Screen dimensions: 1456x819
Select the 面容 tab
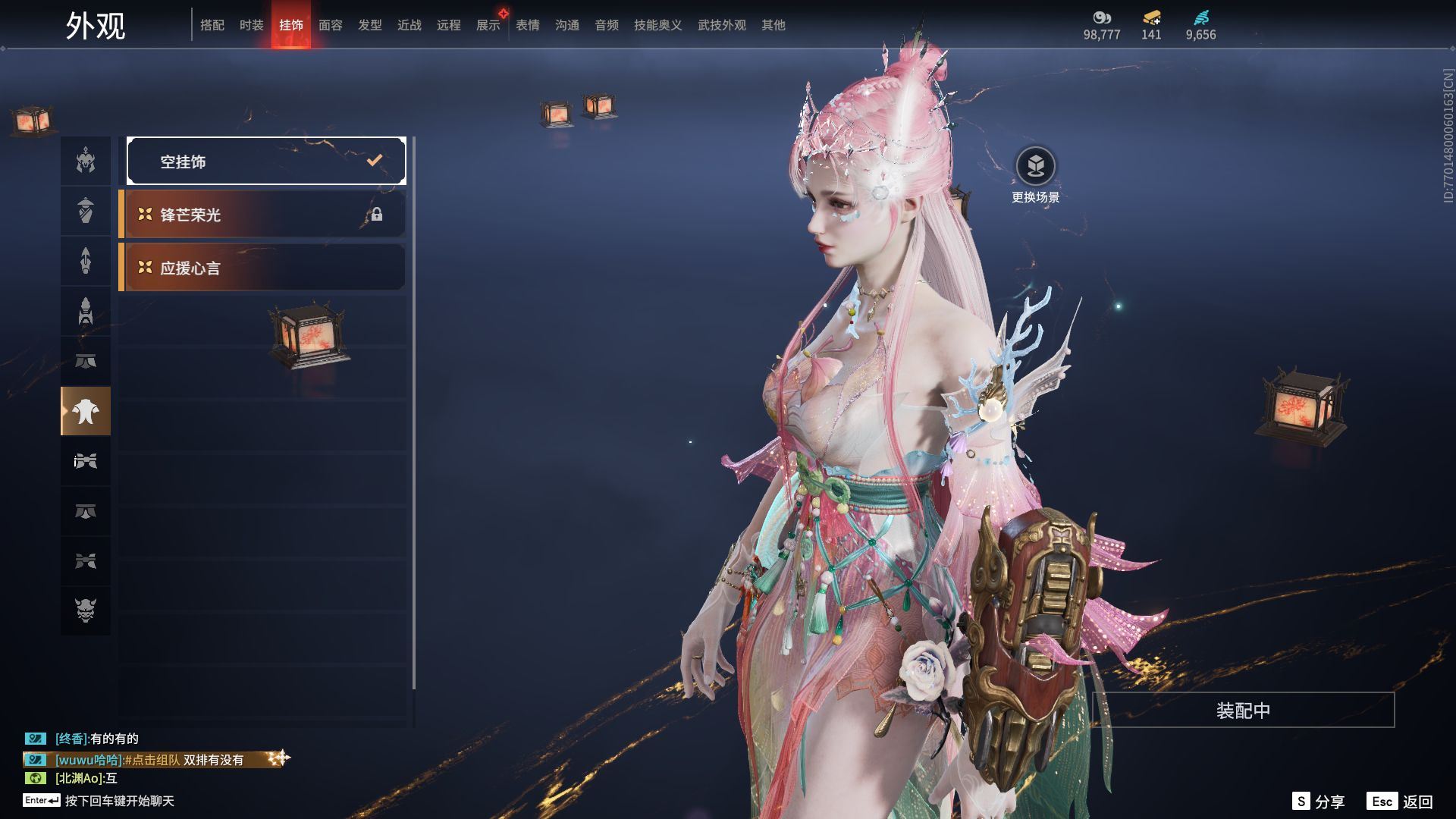coord(331,25)
